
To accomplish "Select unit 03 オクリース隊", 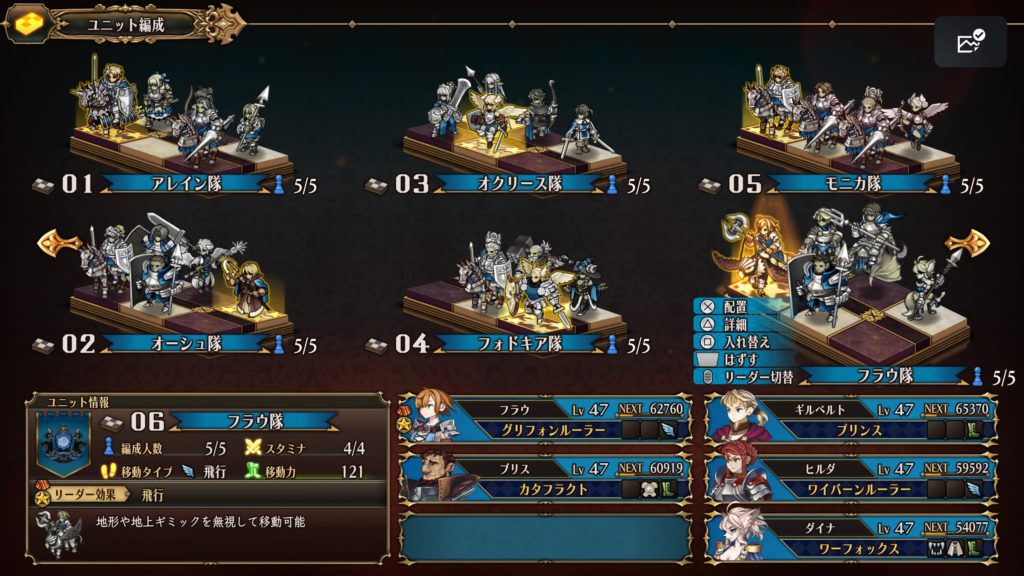I will coord(510,130).
